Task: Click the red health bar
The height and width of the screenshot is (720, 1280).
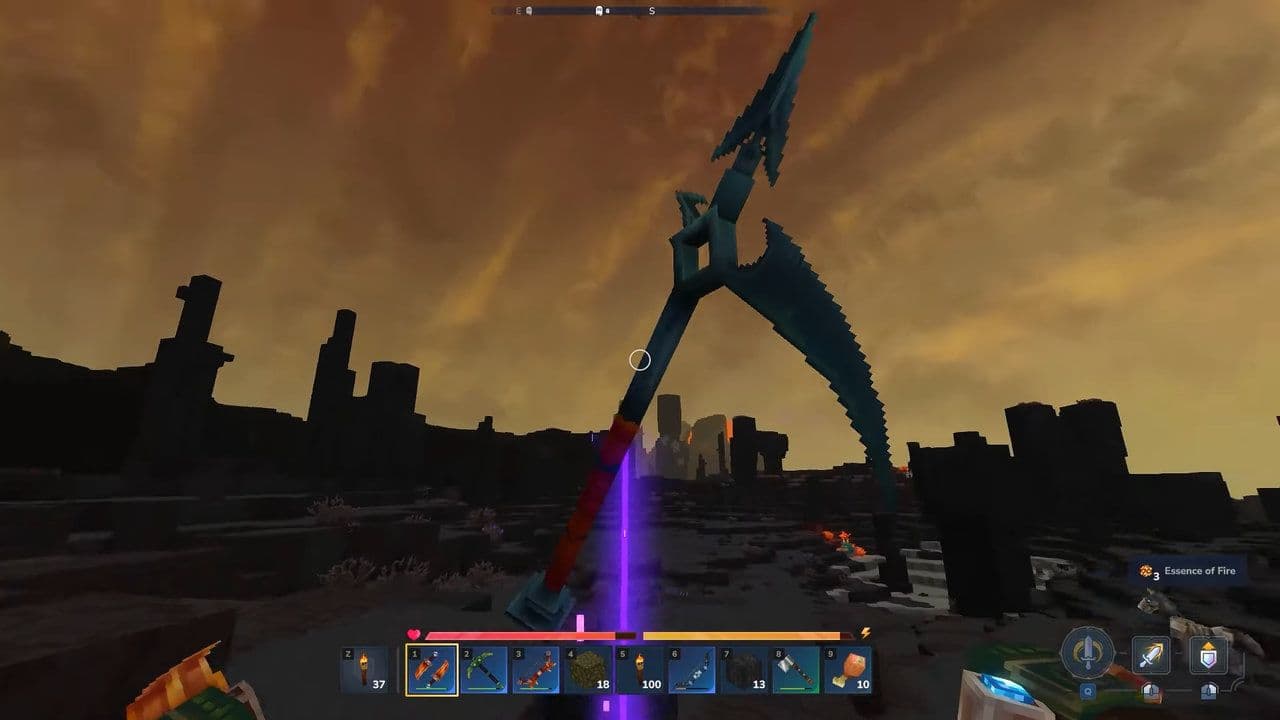Action: [x=510, y=632]
